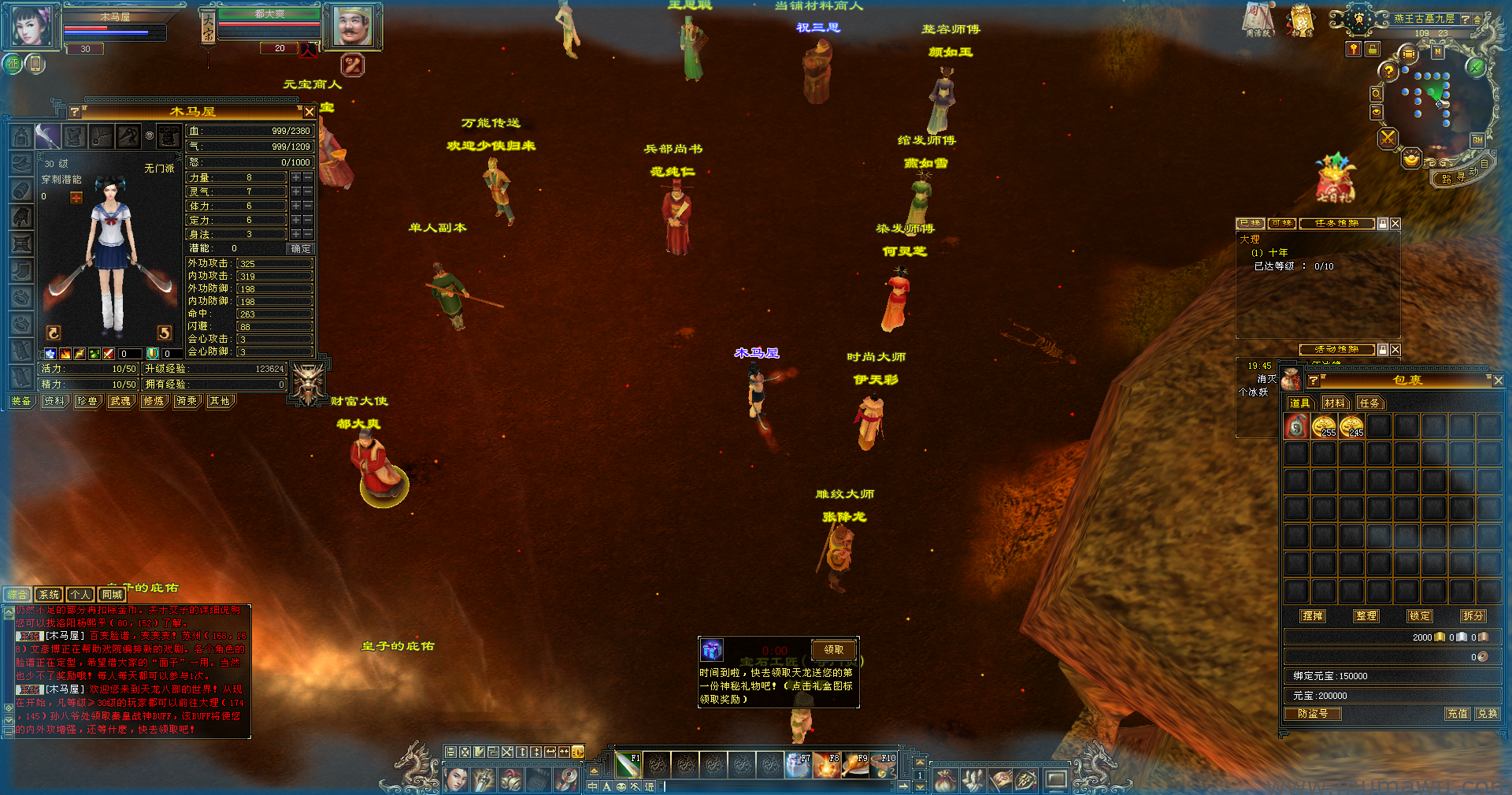Select the 武魂 tab
The height and width of the screenshot is (795, 1512).
tap(120, 401)
